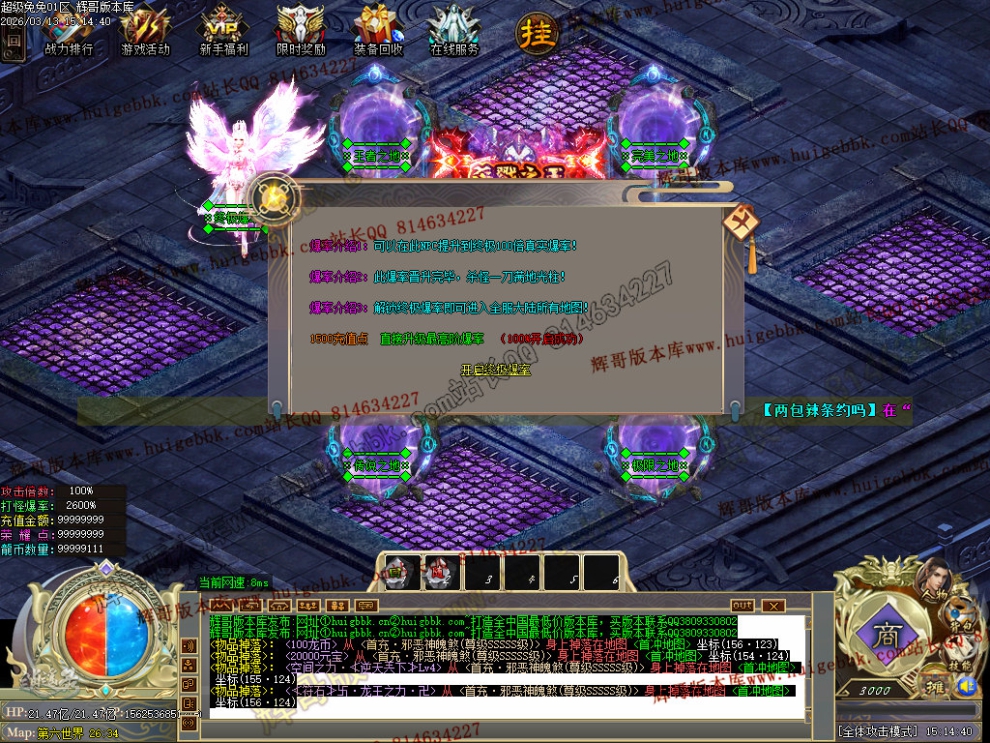Image resolution: width=990 pixels, height=743 pixels.
Task: Open the 摊 stall button
Action: pyautogui.click(x=939, y=686)
